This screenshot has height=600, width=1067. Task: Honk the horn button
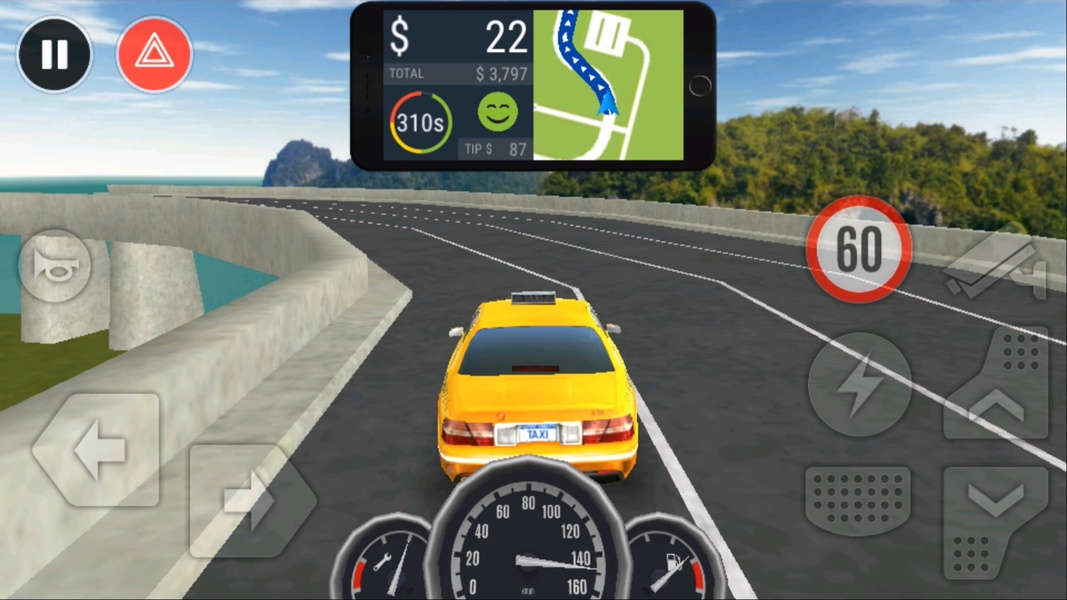coord(55,266)
